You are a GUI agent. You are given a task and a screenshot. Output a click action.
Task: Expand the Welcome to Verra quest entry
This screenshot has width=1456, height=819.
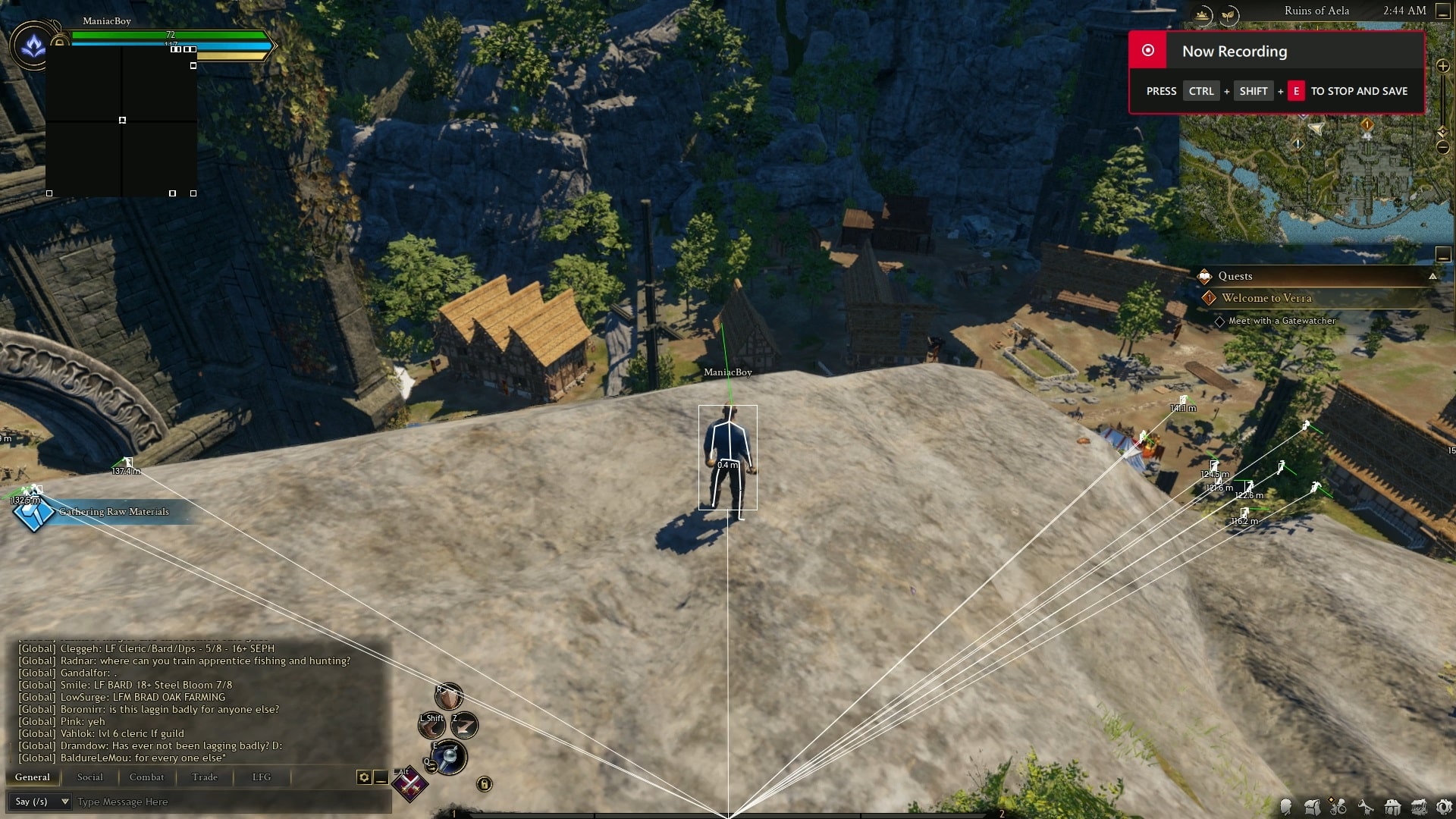pos(1266,298)
